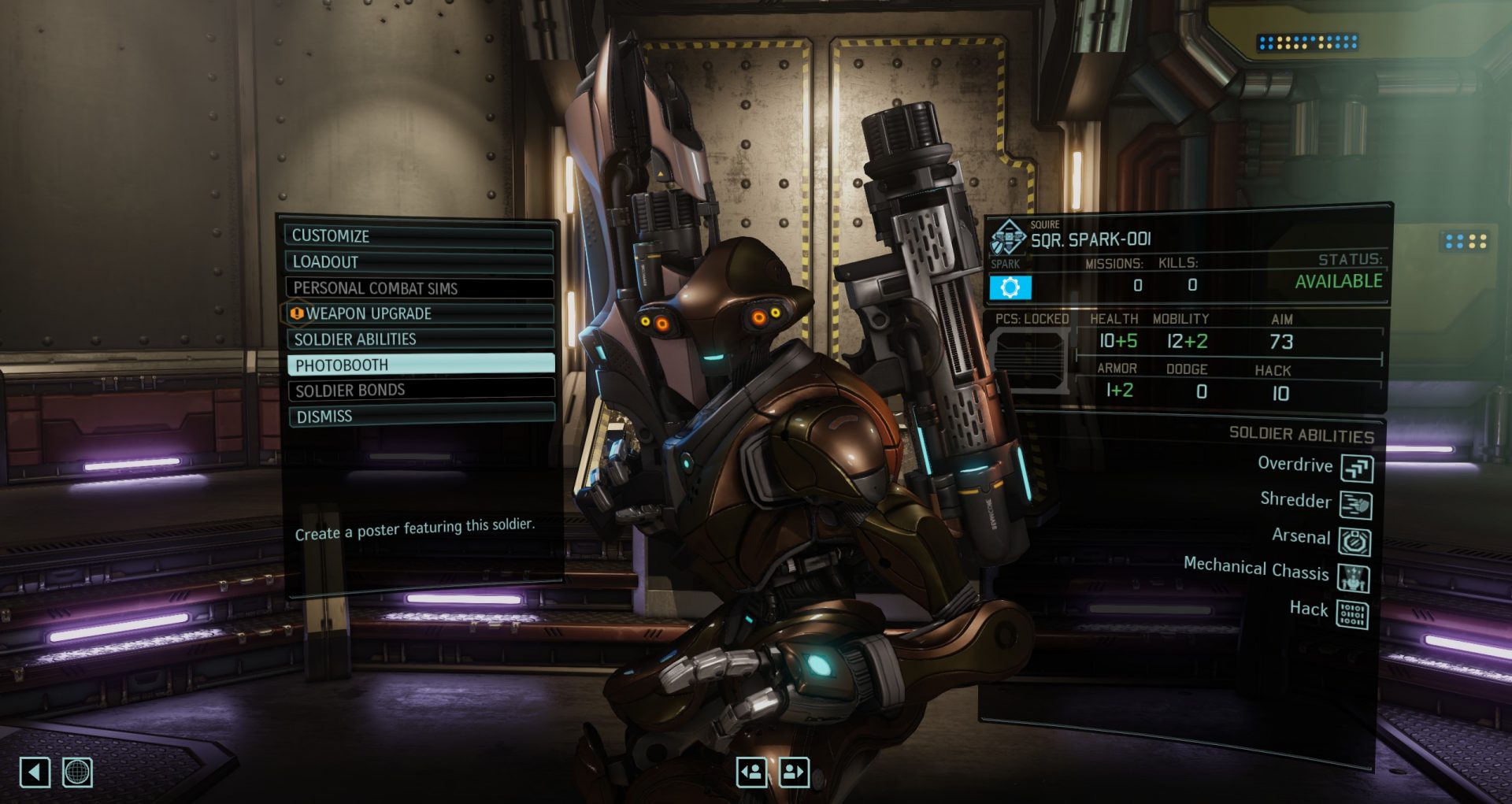
Task: Switch to the previous soldier
Action: [751, 773]
